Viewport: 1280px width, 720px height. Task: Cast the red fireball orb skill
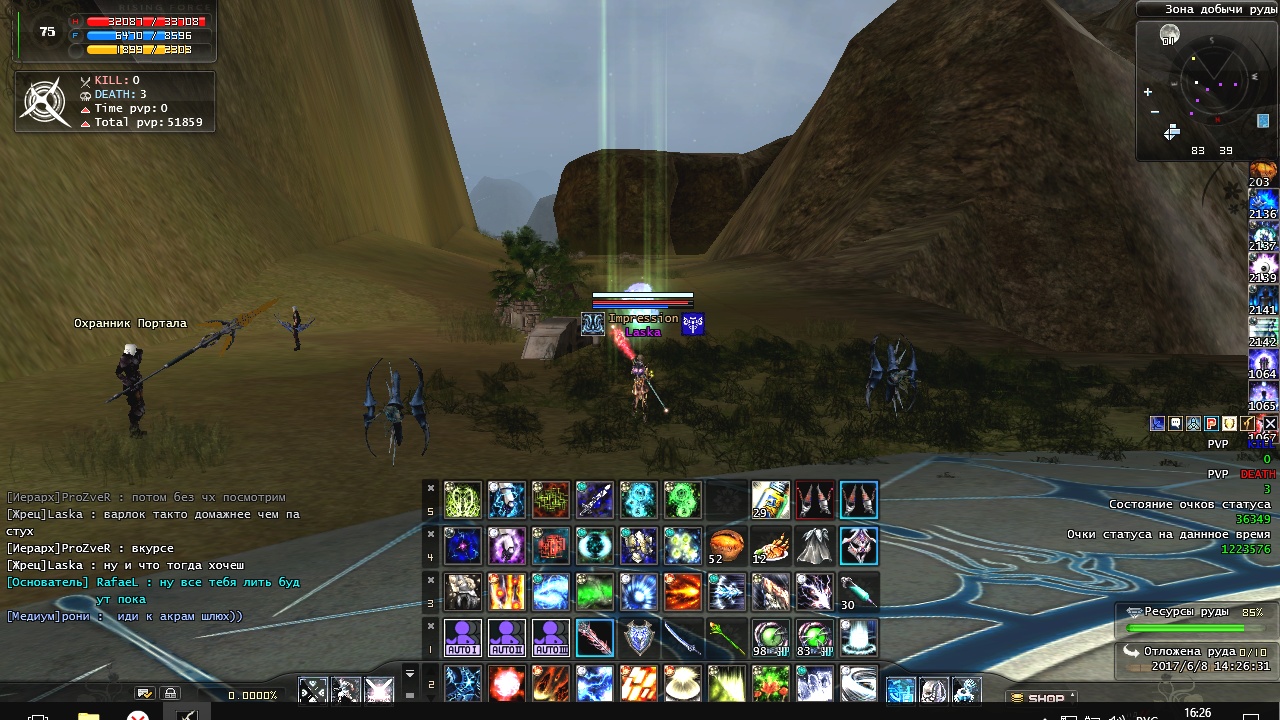[507, 684]
